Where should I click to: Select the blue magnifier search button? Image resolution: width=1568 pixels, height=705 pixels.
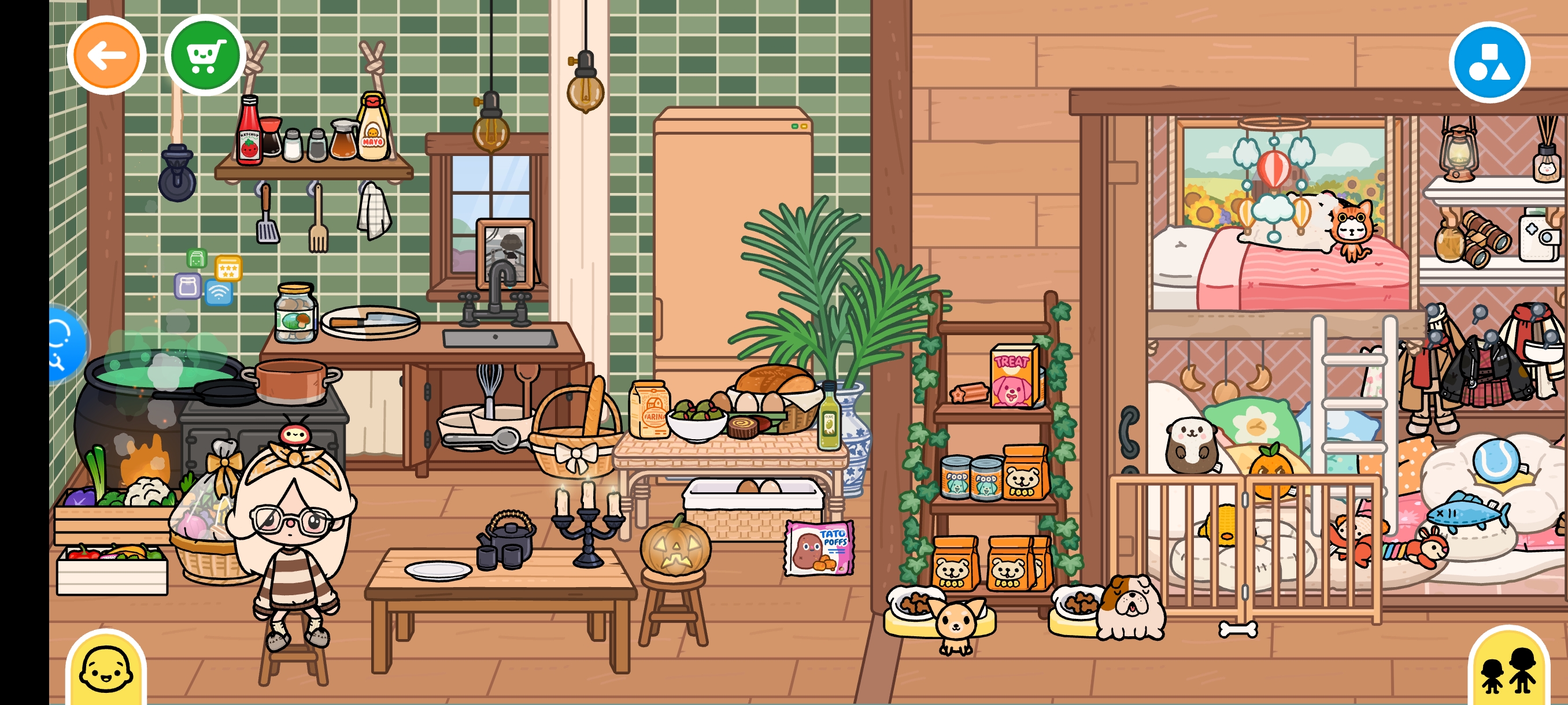(65, 344)
